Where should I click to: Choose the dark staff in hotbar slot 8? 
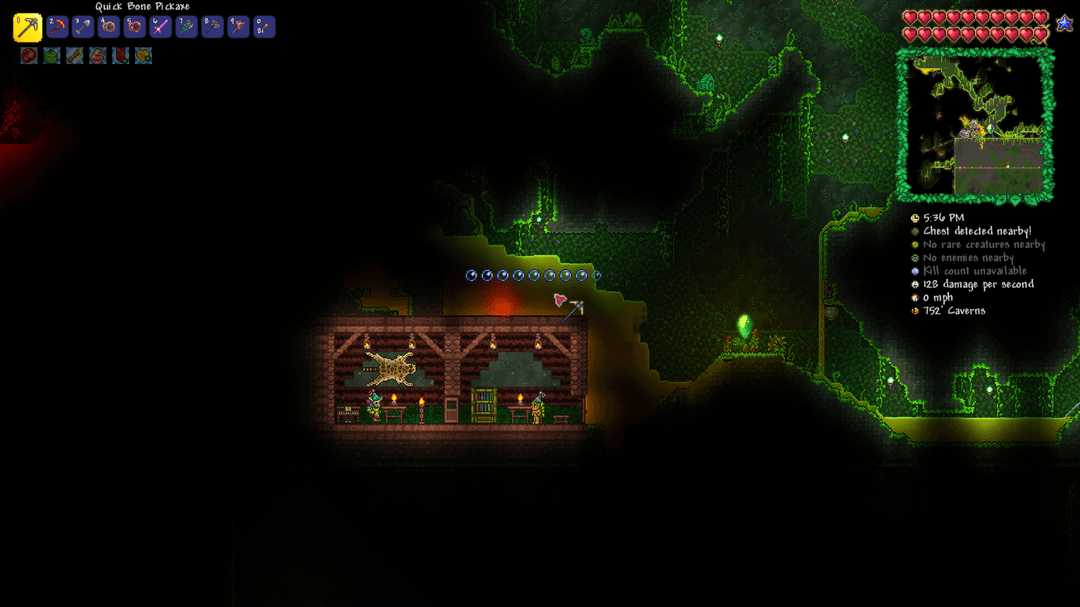coord(212,27)
